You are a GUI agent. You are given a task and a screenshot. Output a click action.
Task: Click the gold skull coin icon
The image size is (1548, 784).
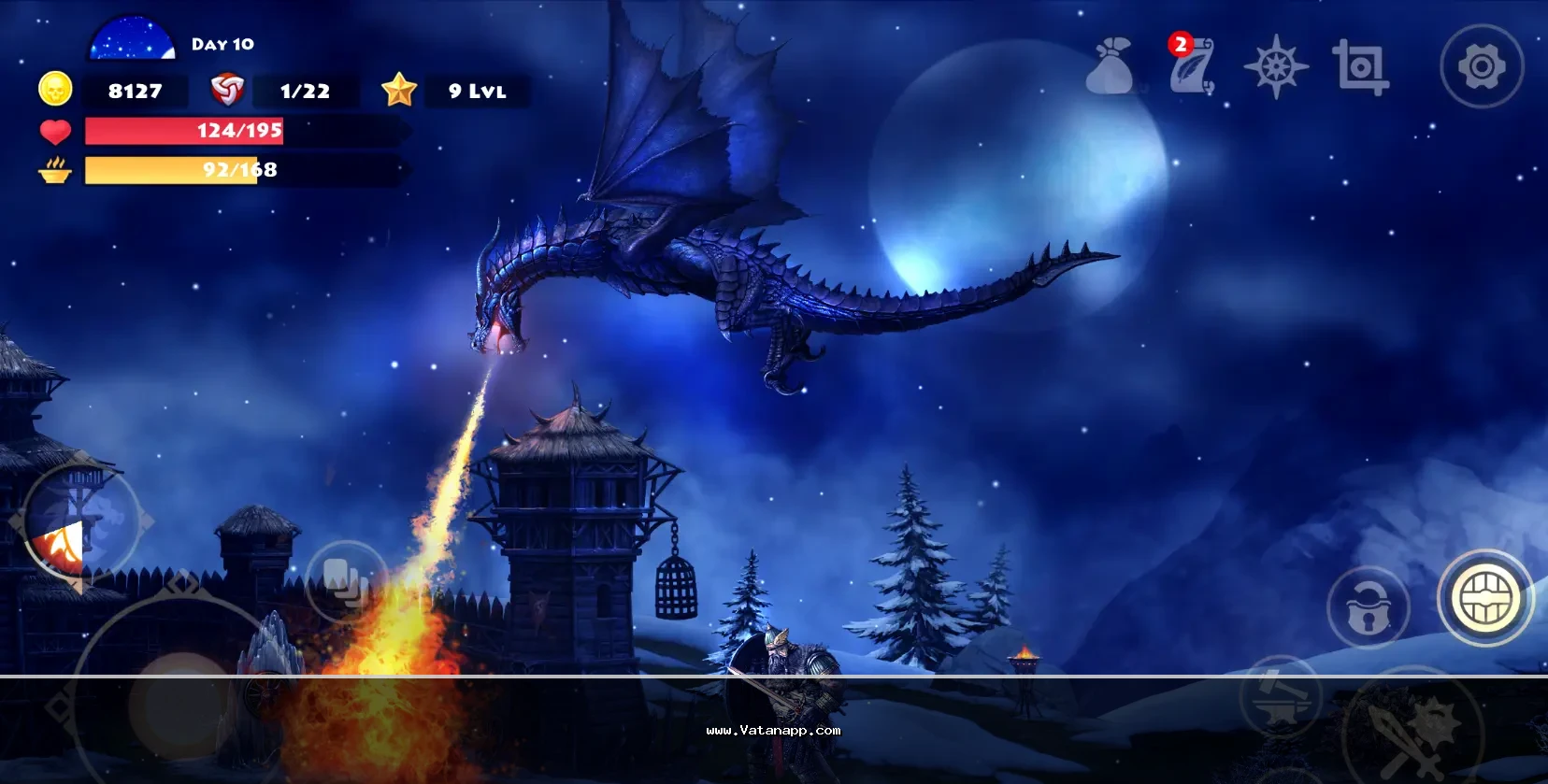(x=55, y=90)
